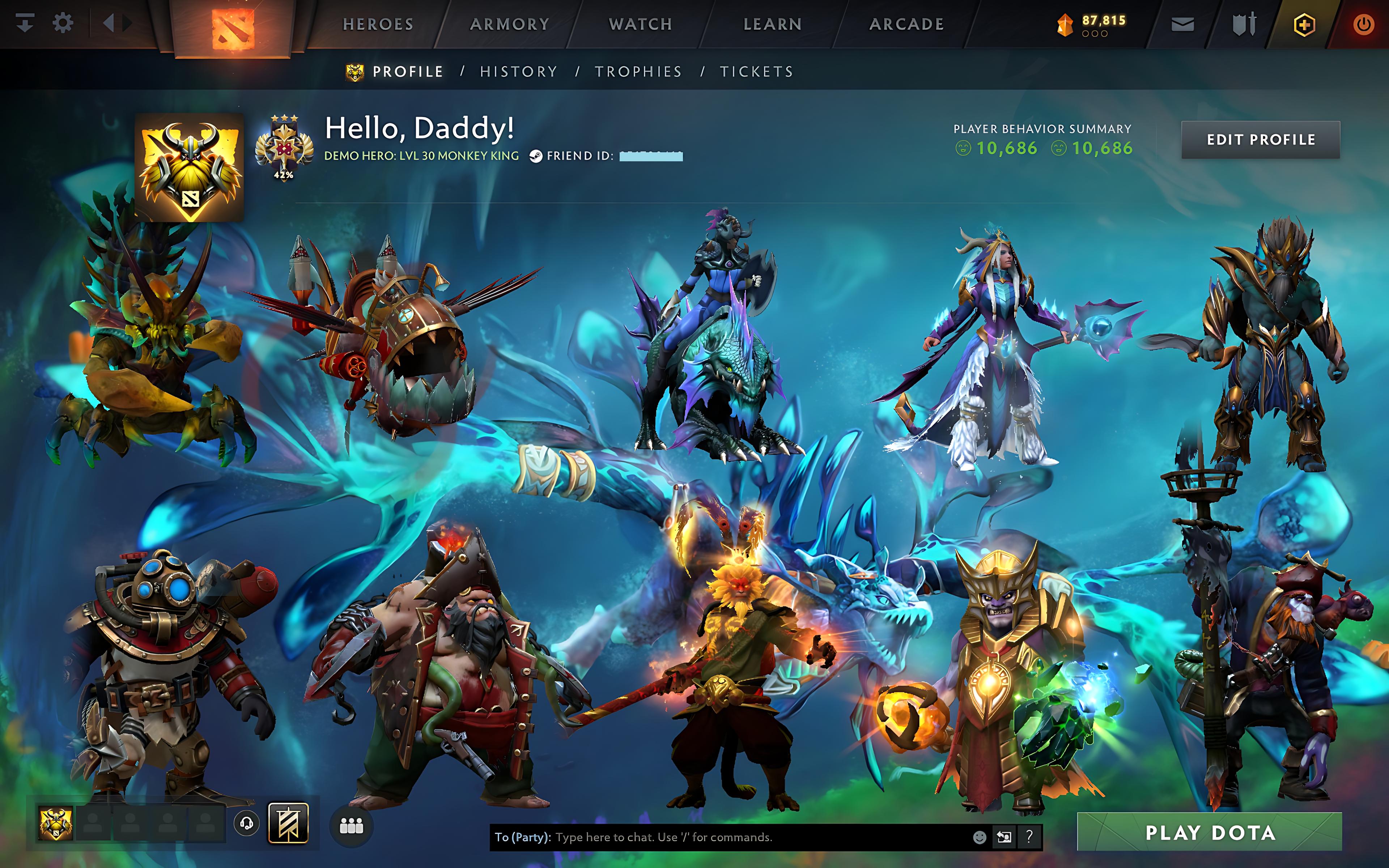Switch to the TROPHIES tab
This screenshot has width=1389, height=868.
coord(638,71)
